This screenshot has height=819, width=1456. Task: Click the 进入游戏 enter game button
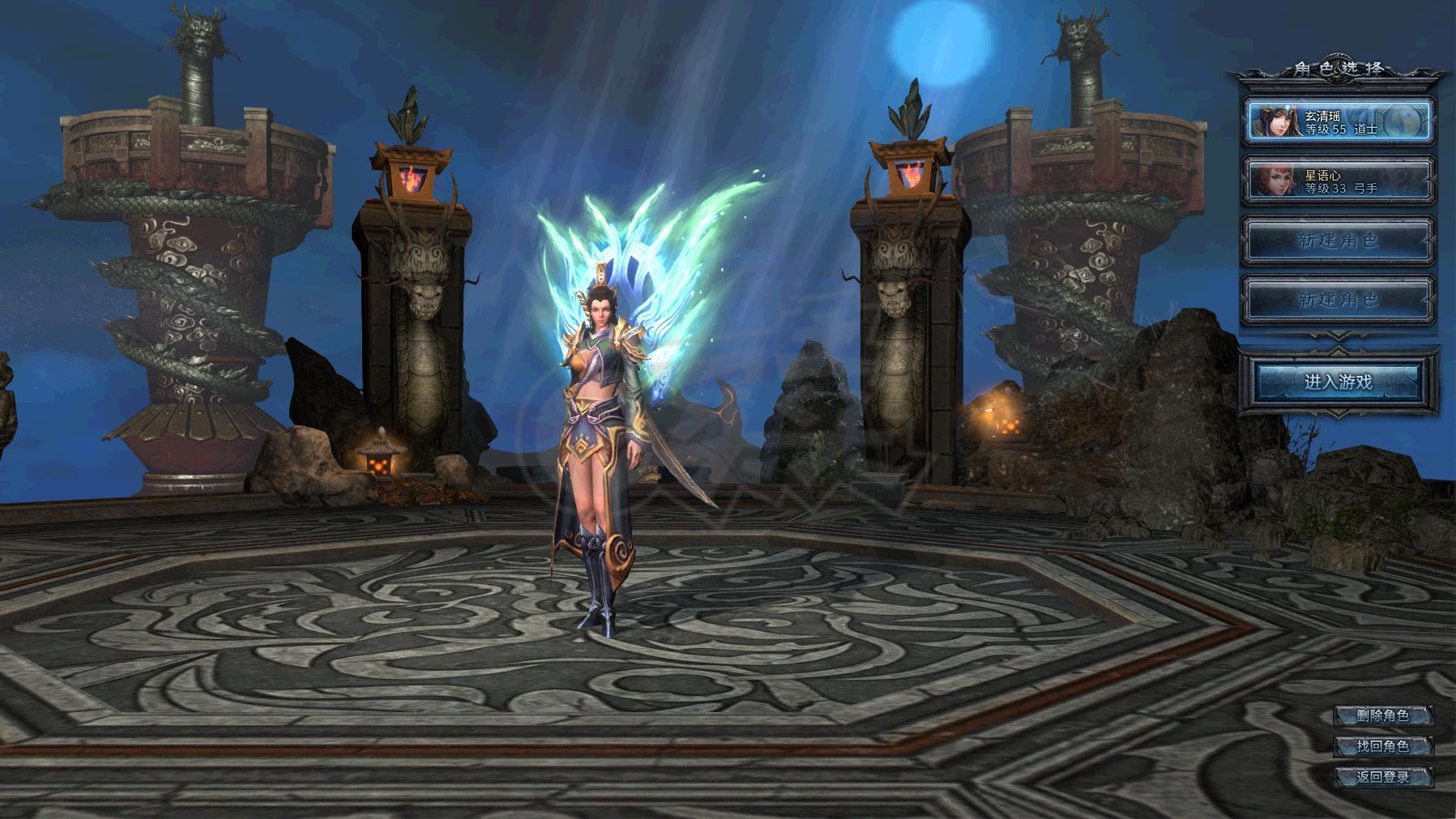coord(1338,382)
